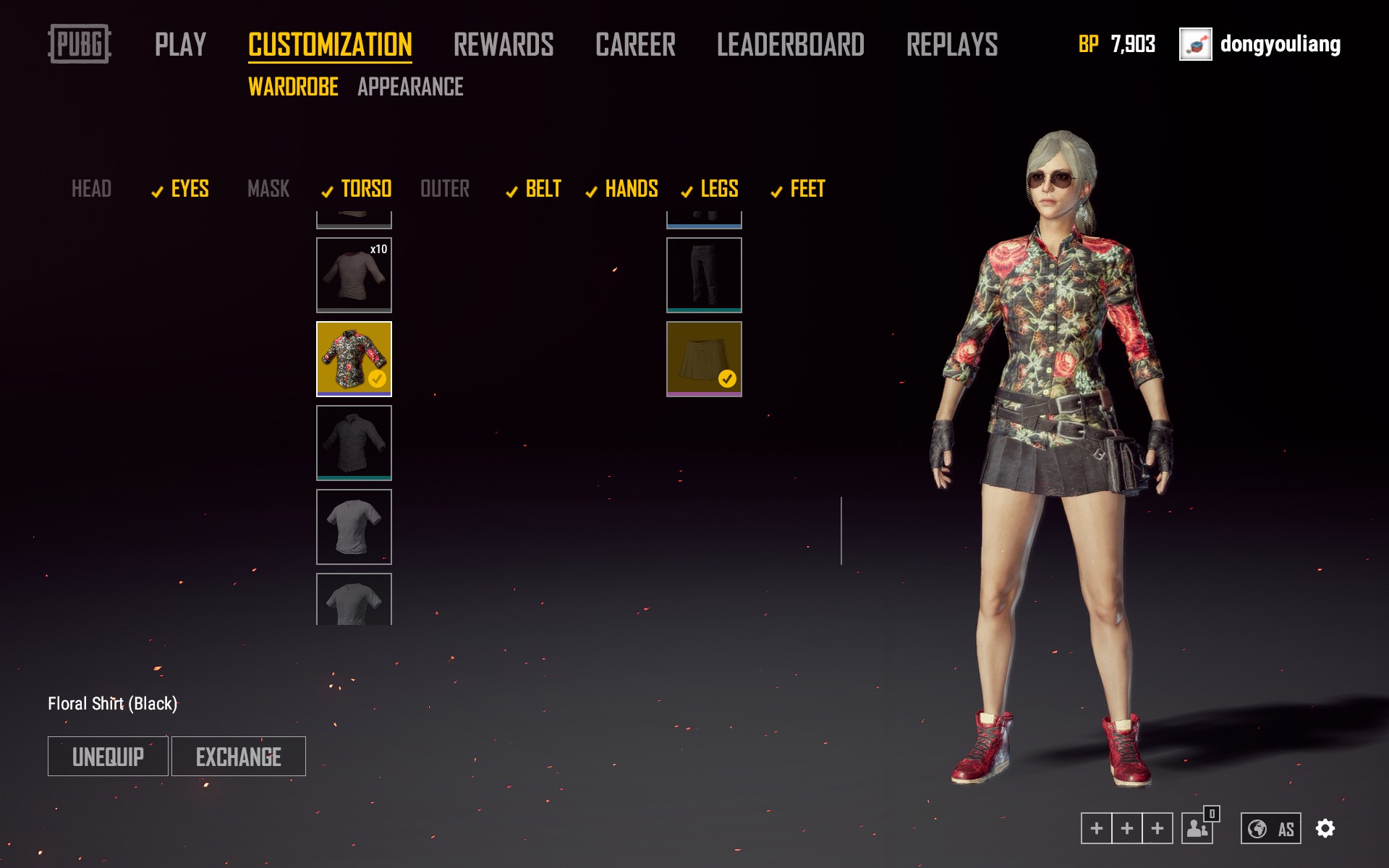View the LEADERBOARD
Image resolution: width=1389 pixels, height=868 pixels.
point(790,45)
